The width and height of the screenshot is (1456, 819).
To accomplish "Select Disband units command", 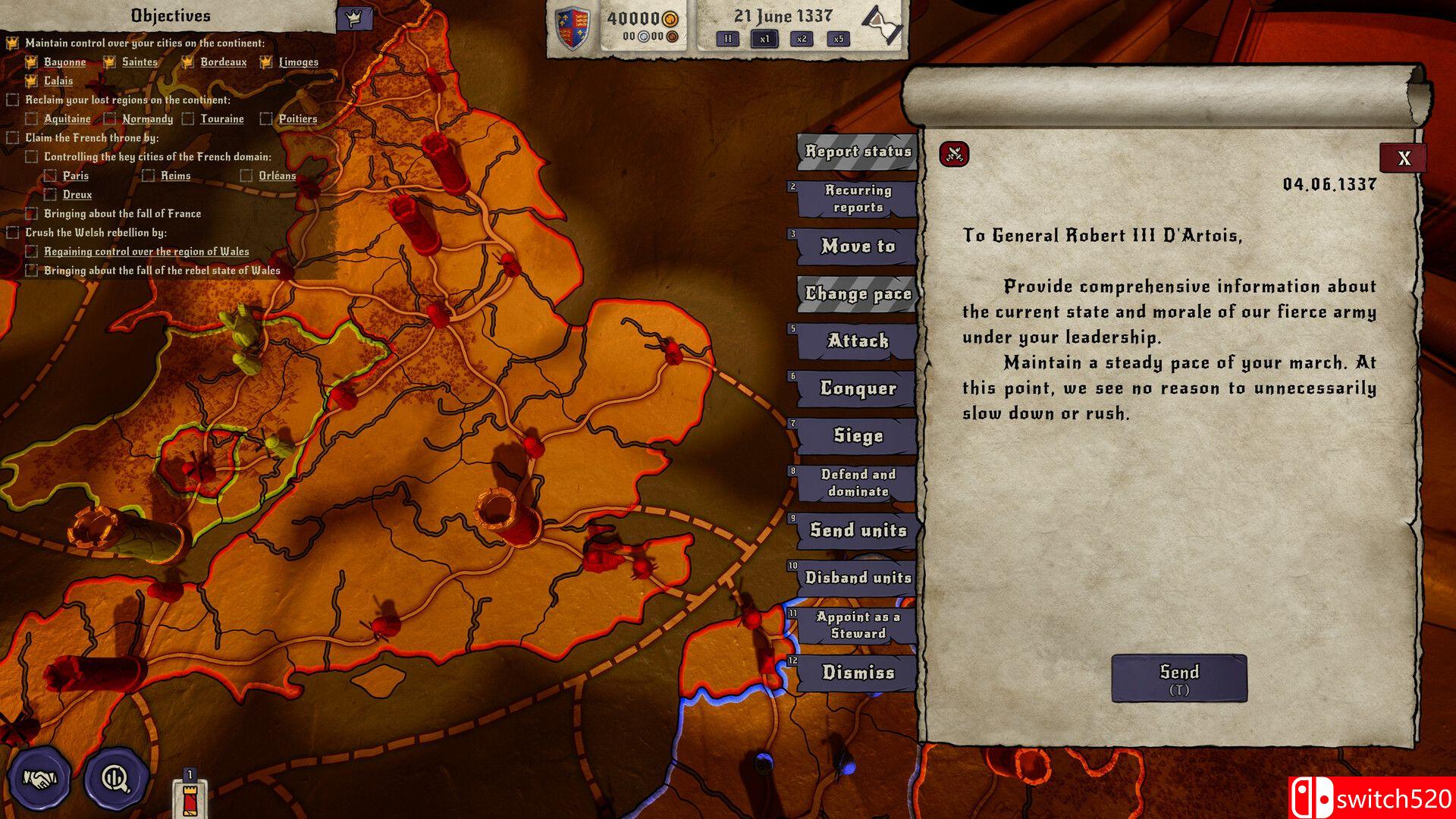I will click(858, 578).
